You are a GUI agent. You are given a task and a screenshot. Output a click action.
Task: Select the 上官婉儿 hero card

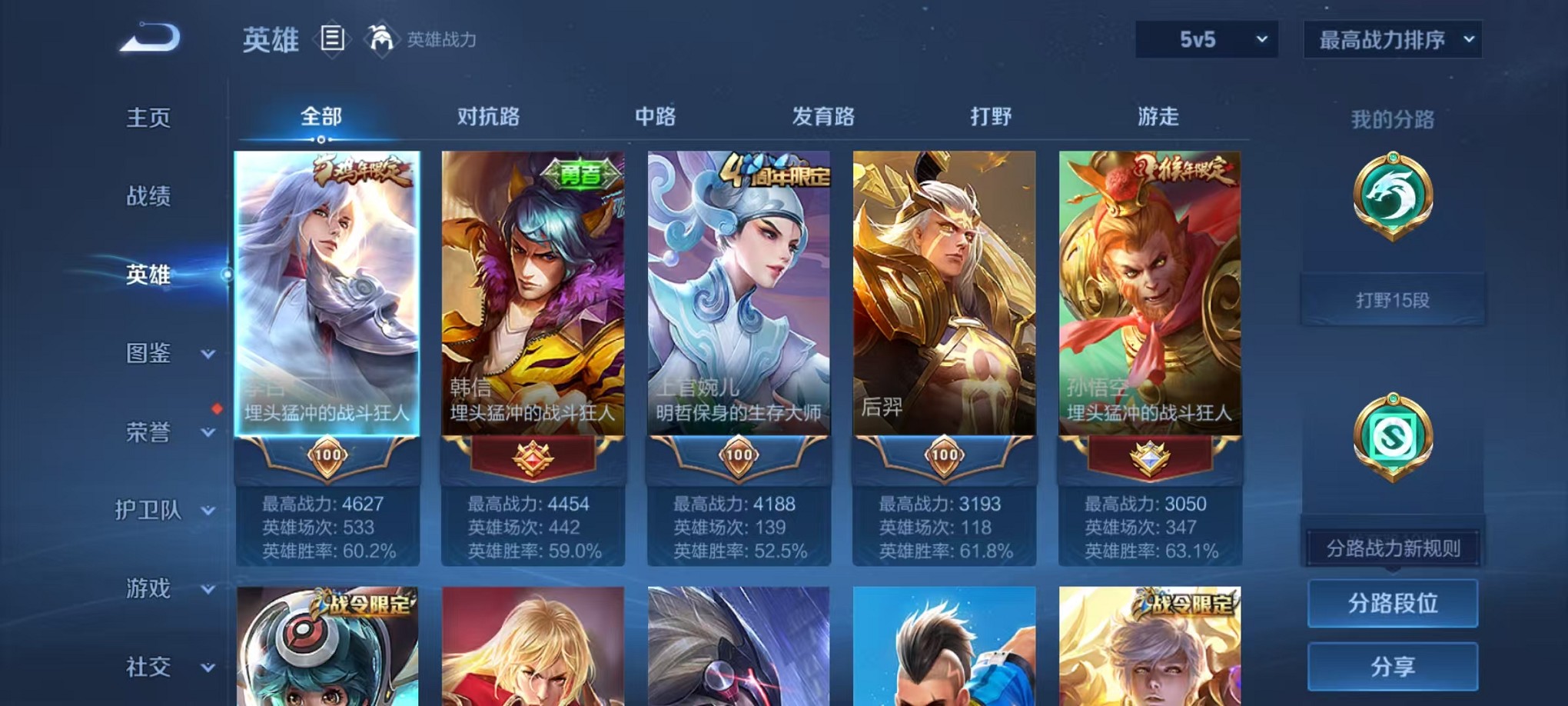[736, 308]
